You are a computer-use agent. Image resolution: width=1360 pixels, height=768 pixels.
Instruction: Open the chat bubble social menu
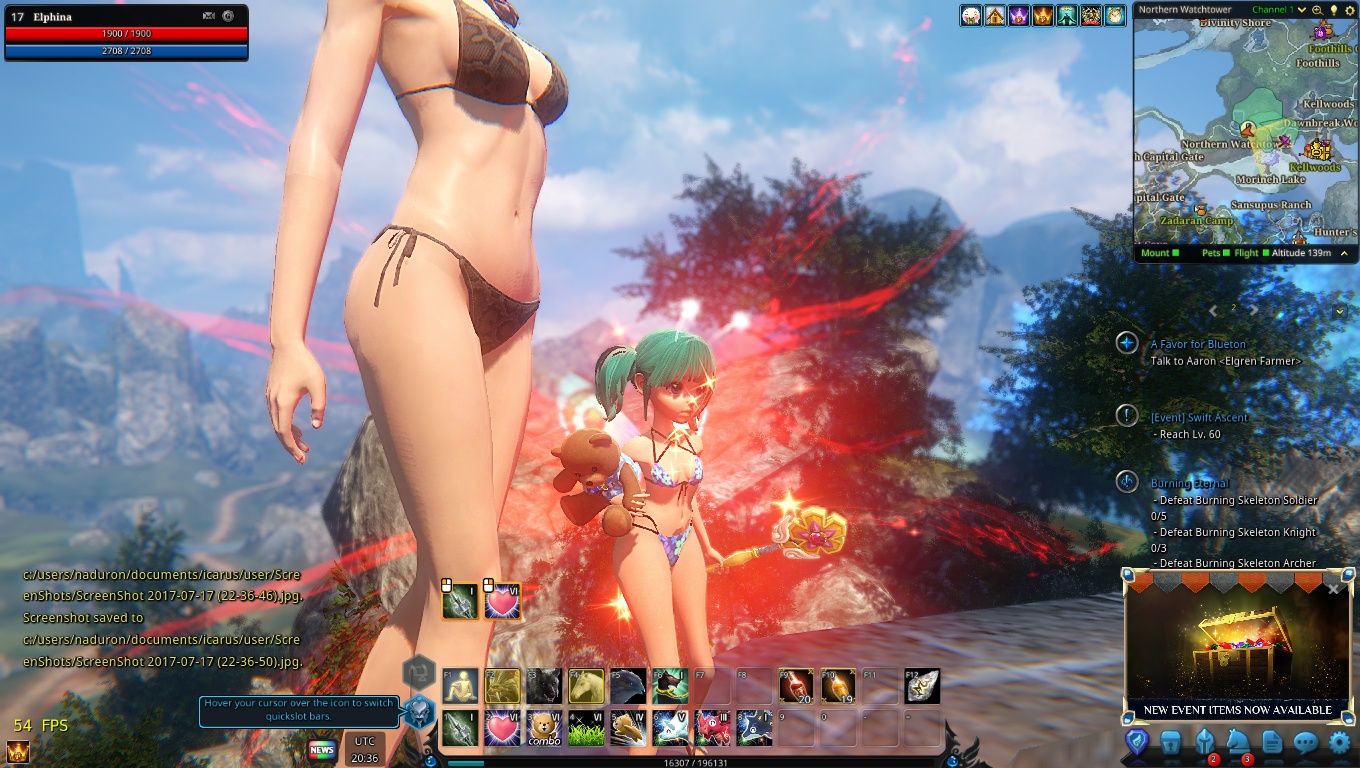(1306, 743)
